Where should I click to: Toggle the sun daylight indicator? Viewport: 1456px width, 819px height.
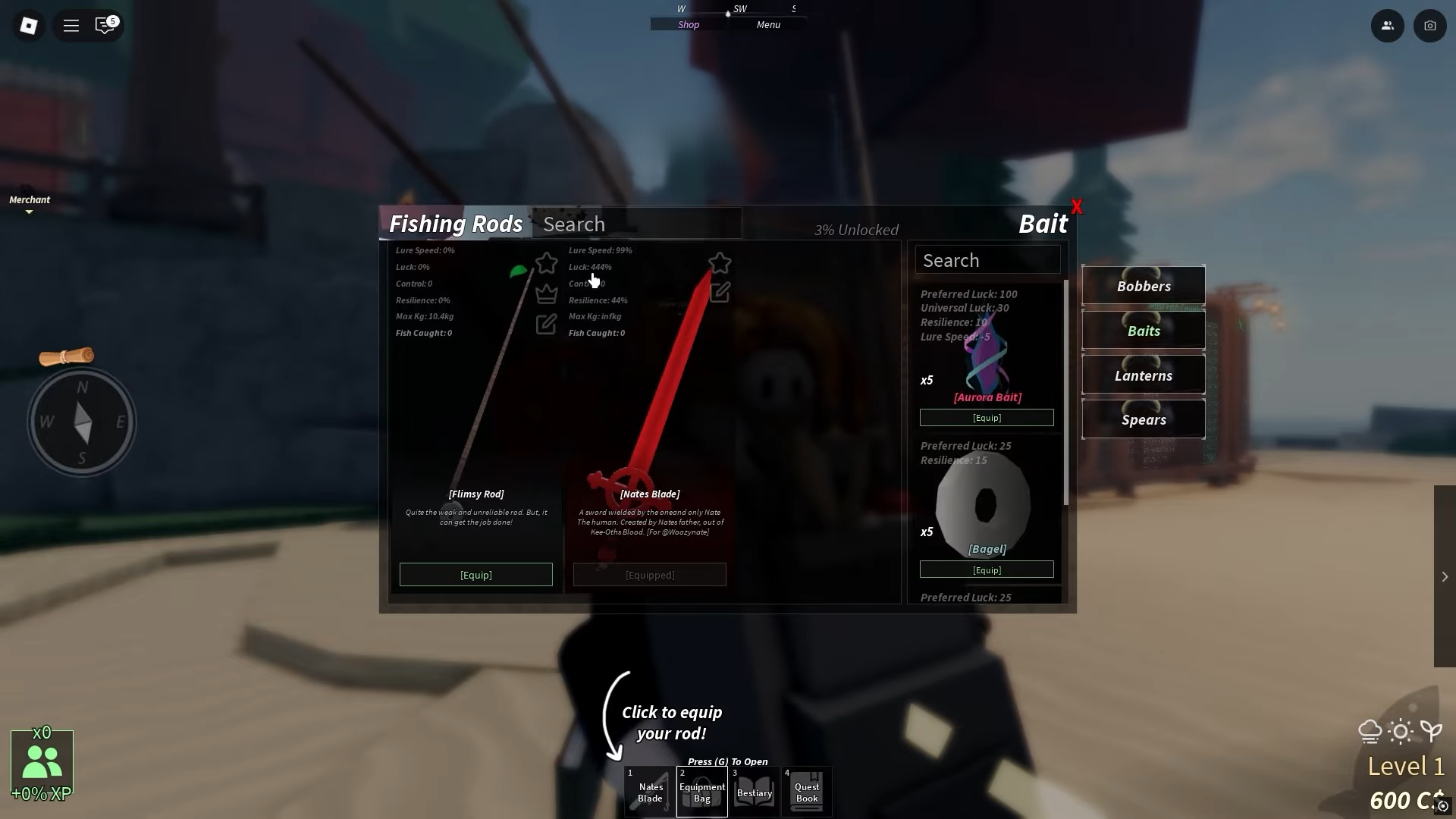[x=1400, y=730]
